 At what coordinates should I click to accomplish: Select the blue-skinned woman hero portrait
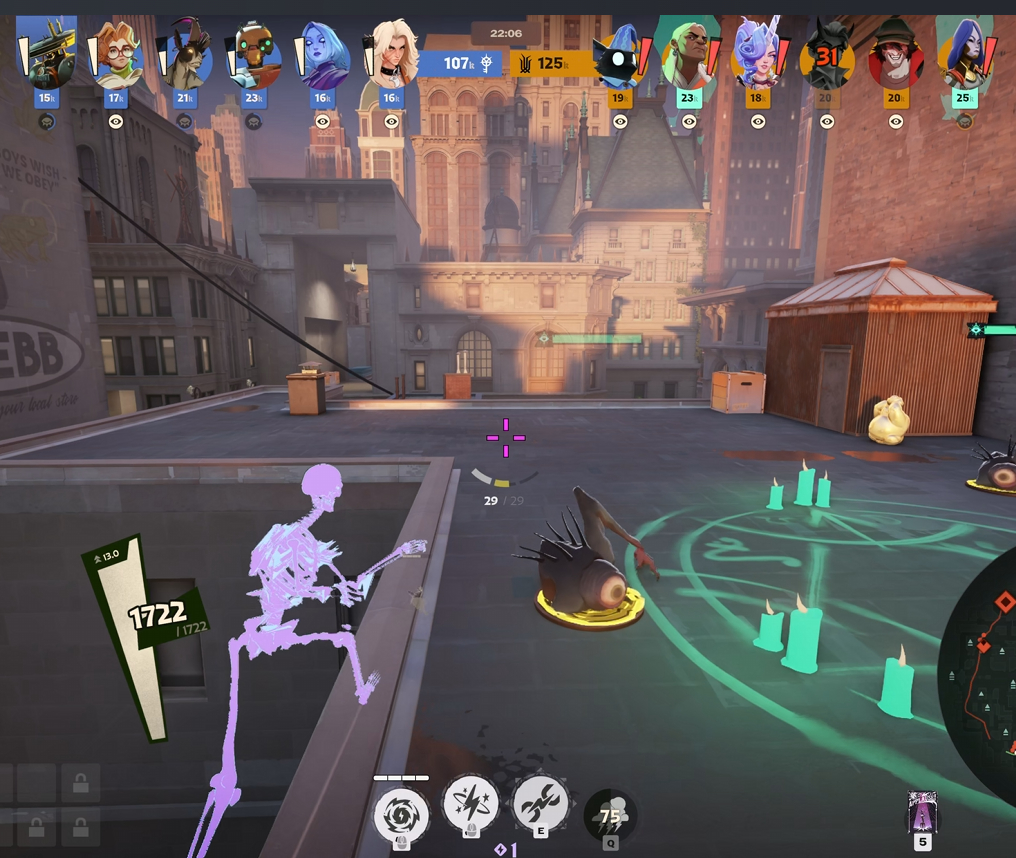tap(323, 56)
